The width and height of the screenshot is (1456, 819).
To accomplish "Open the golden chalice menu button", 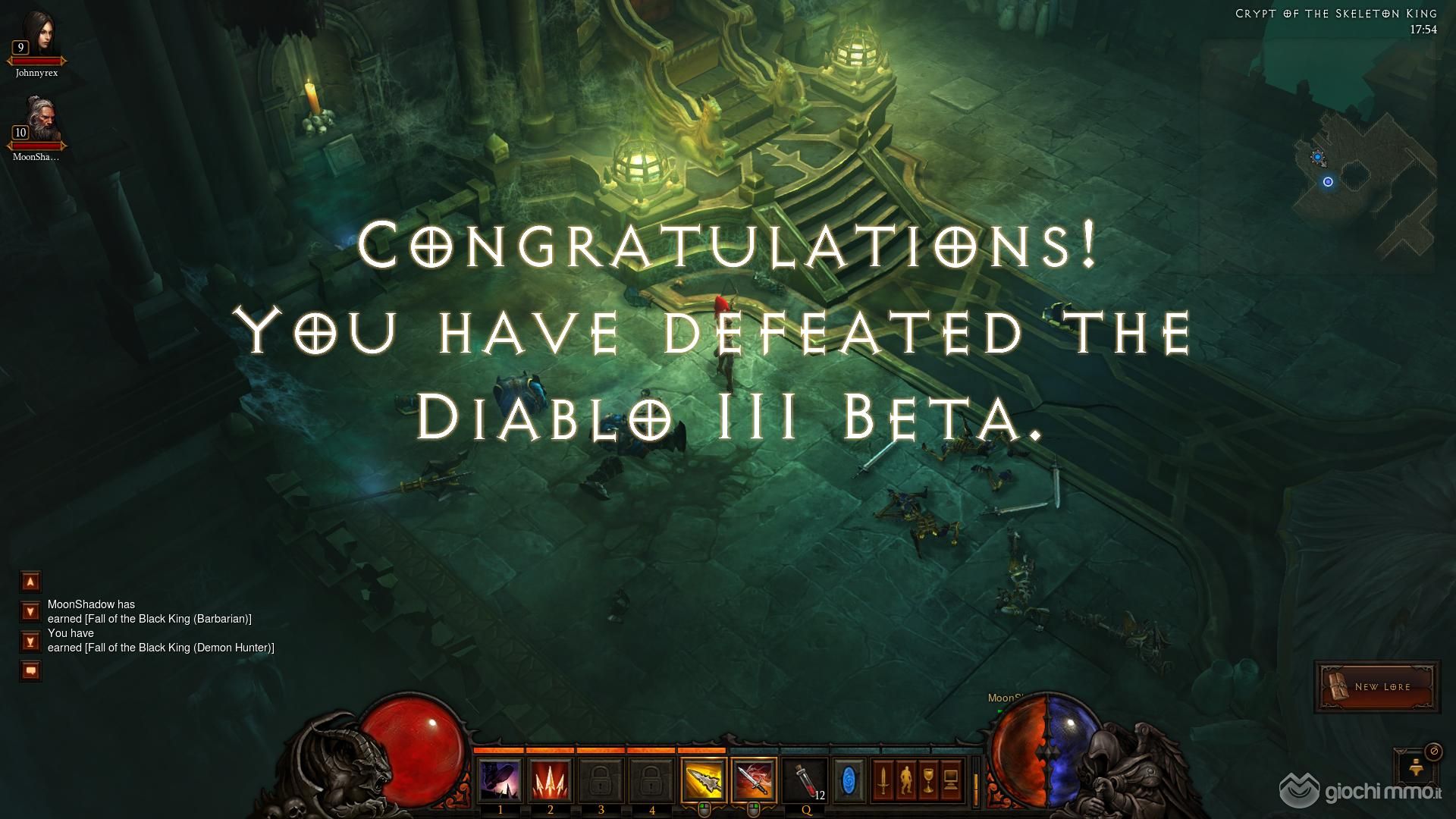I will click(x=928, y=780).
